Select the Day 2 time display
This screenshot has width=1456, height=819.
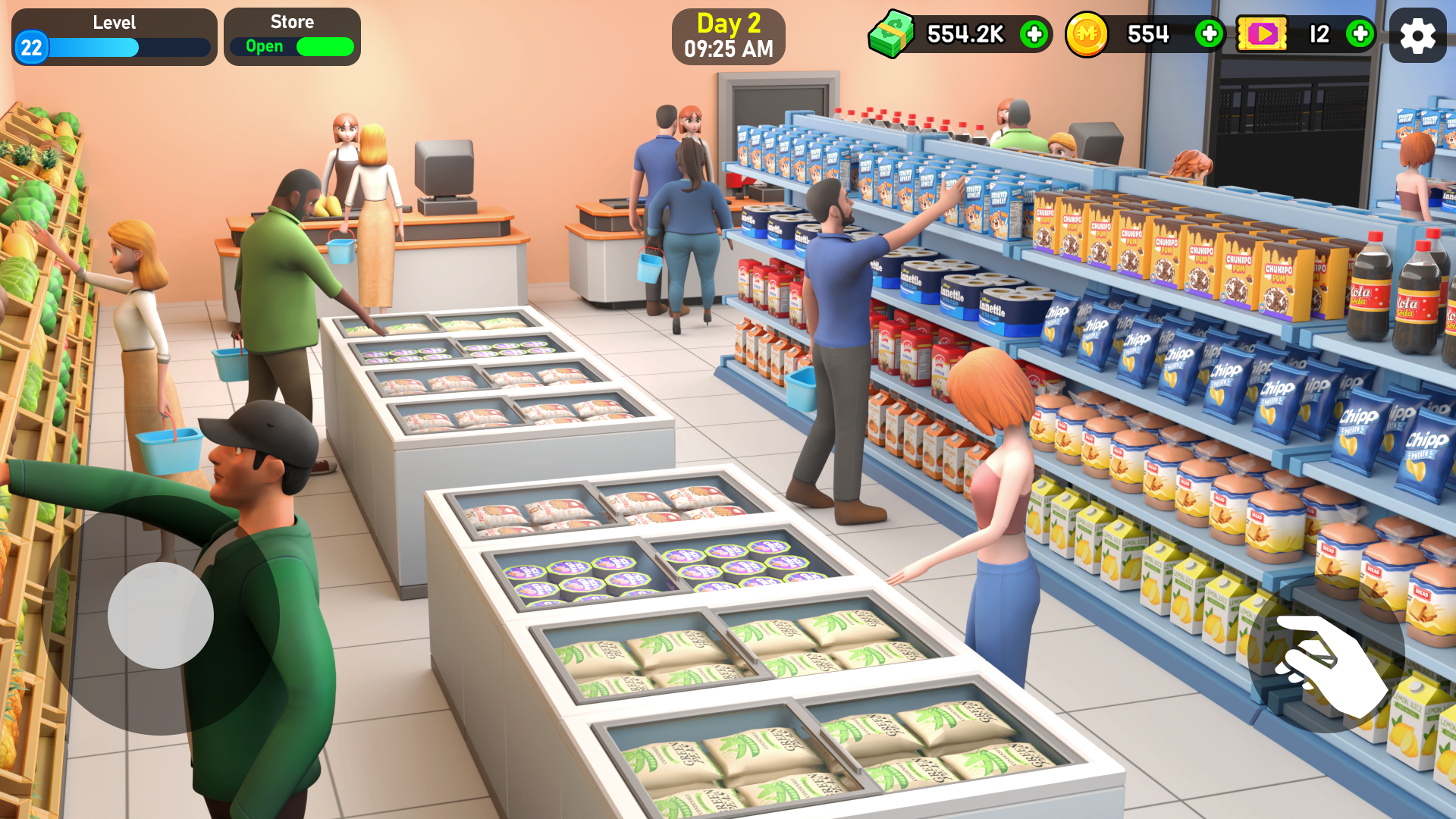(x=729, y=49)
